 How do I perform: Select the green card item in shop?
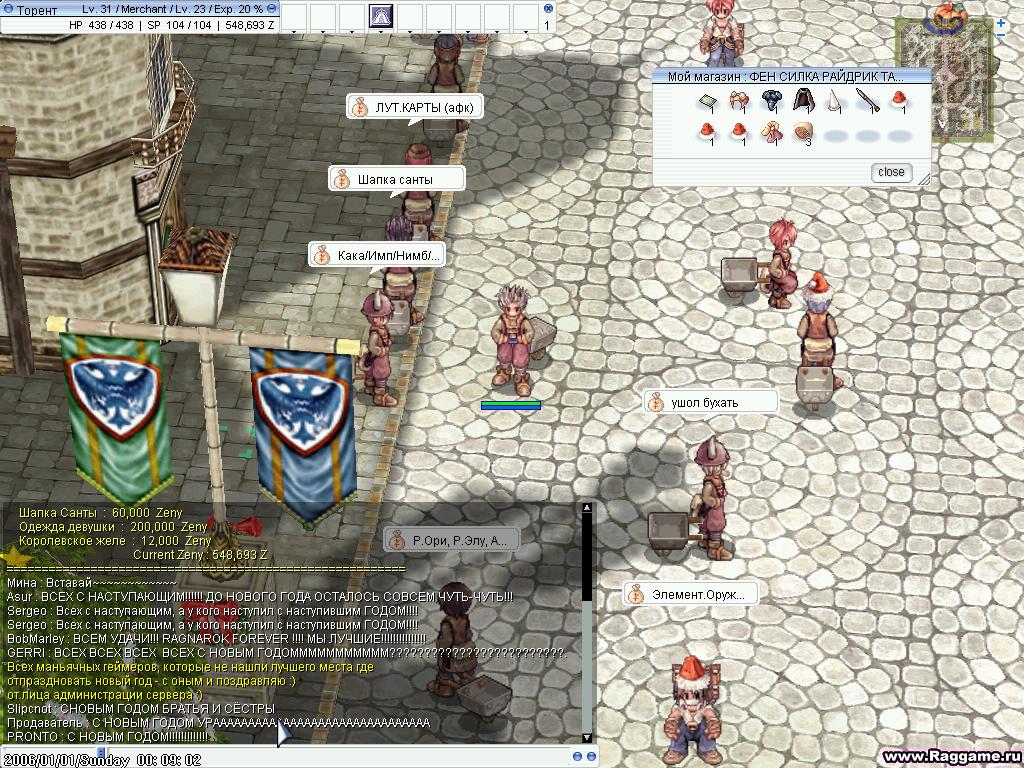707,101
